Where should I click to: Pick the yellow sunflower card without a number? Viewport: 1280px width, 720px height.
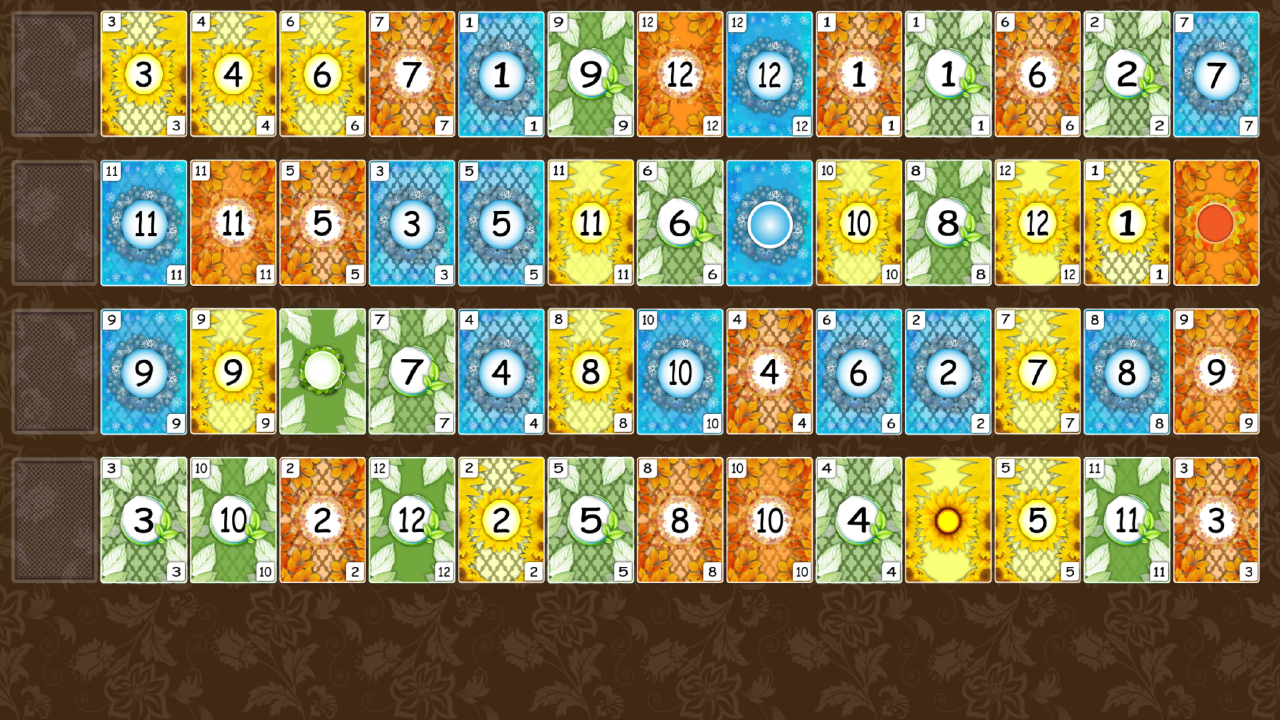tap(948, 521)
